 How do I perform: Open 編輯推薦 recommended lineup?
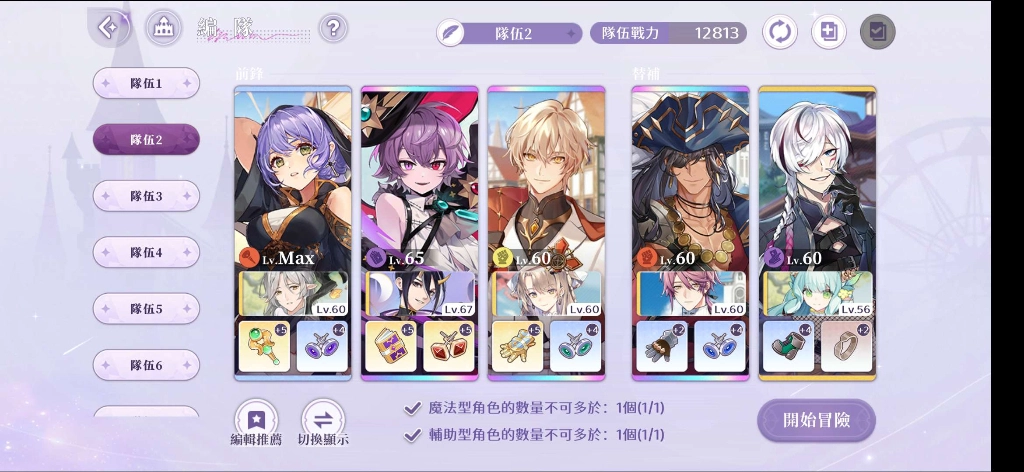pyautogui.click(x=256, y=423)
